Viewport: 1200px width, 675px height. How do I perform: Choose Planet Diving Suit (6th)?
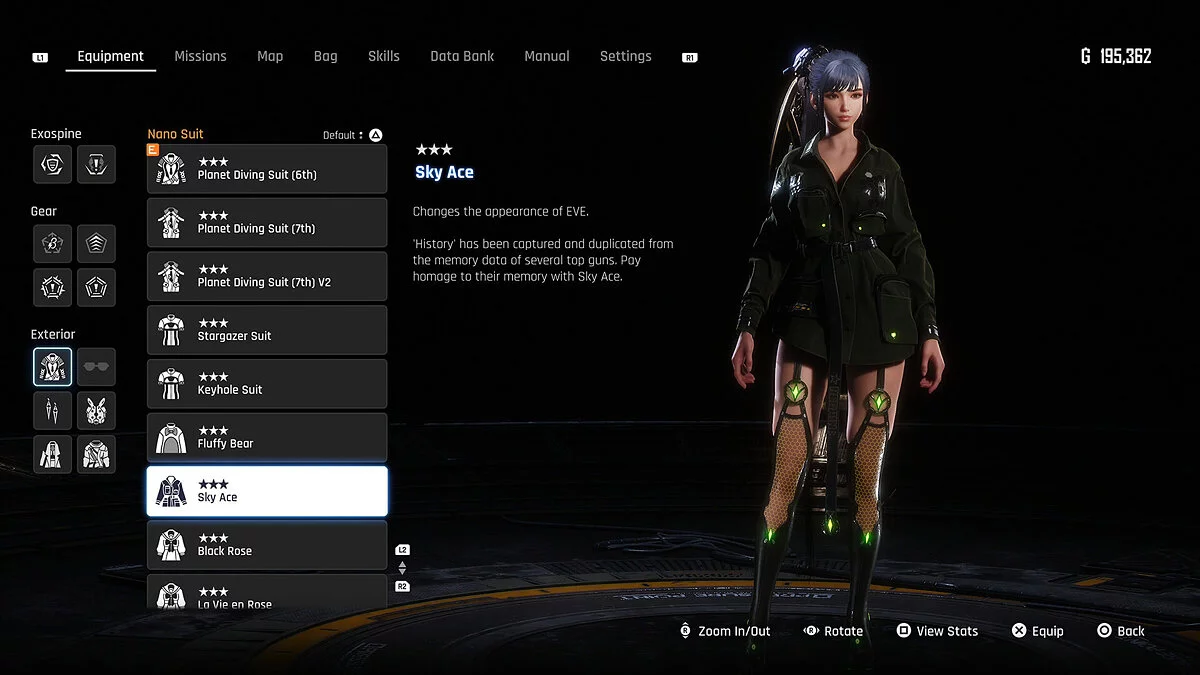click(x=267, y=169)
